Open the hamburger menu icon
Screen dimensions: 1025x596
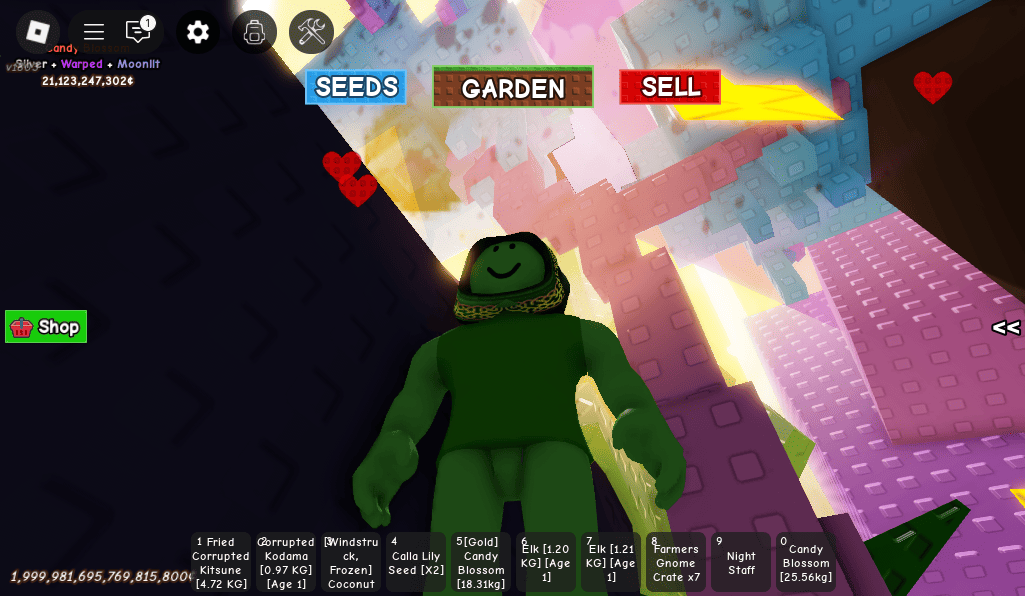point(94,32)
